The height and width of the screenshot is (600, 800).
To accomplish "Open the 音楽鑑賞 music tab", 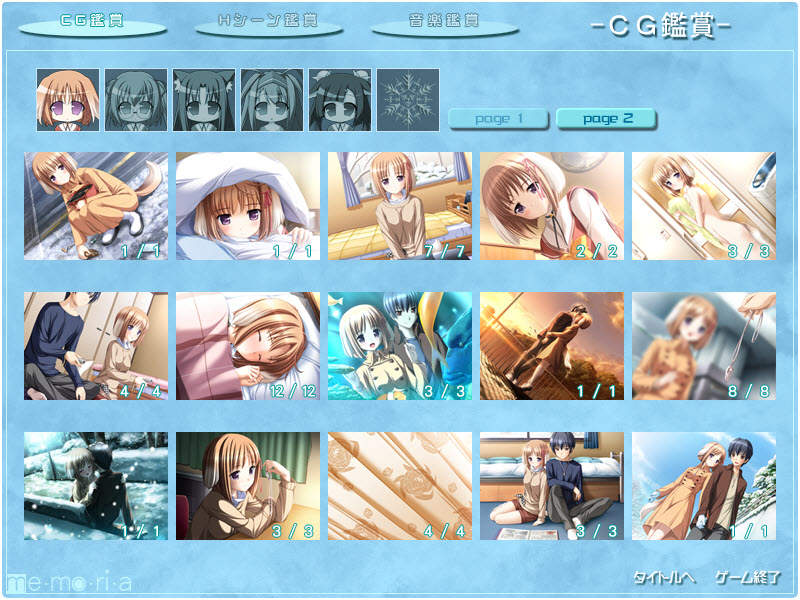I will click(x=445, y=22).
